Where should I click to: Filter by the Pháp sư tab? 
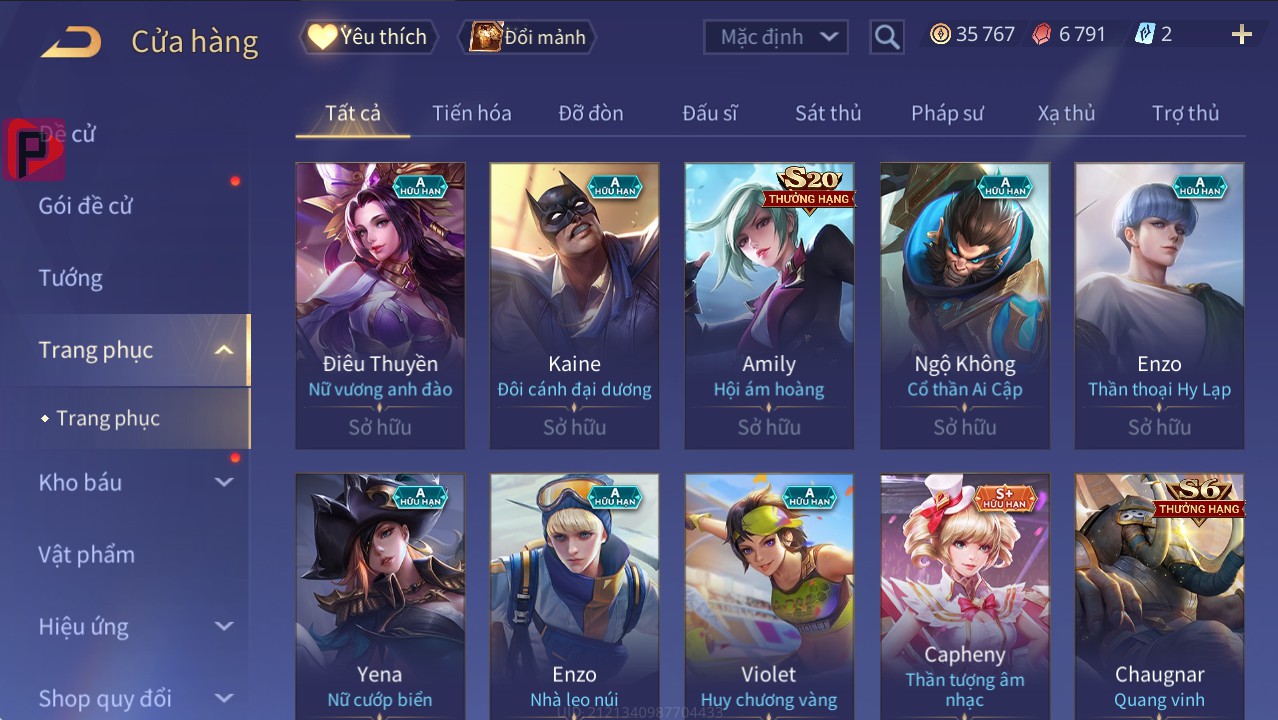click(x=946, y=113)
